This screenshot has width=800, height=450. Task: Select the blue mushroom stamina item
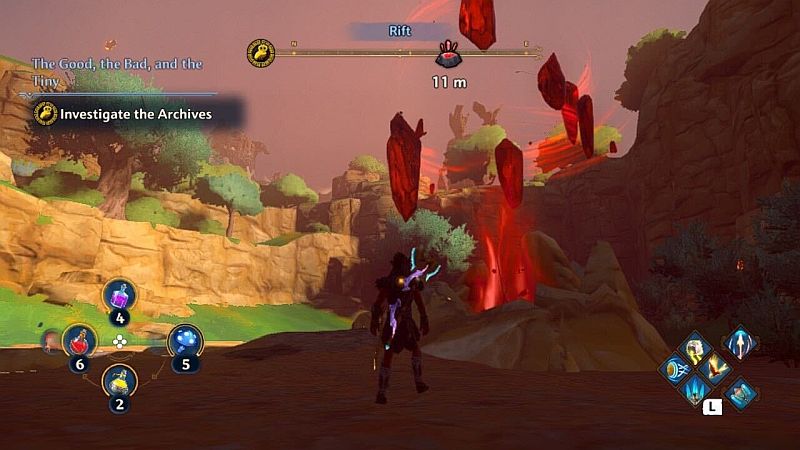tap(185, 342)
